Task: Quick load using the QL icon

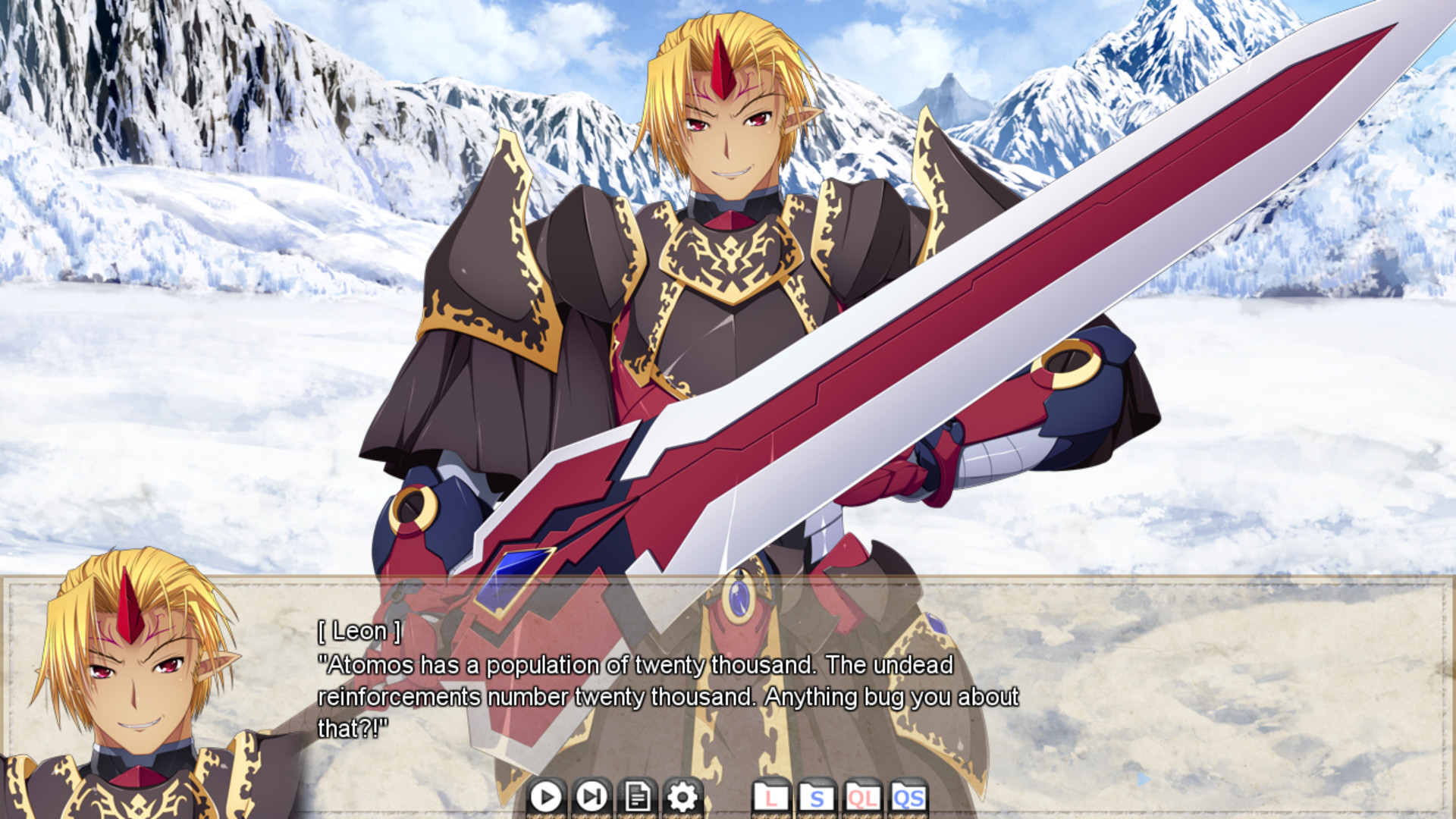Action: coord(863,798)
